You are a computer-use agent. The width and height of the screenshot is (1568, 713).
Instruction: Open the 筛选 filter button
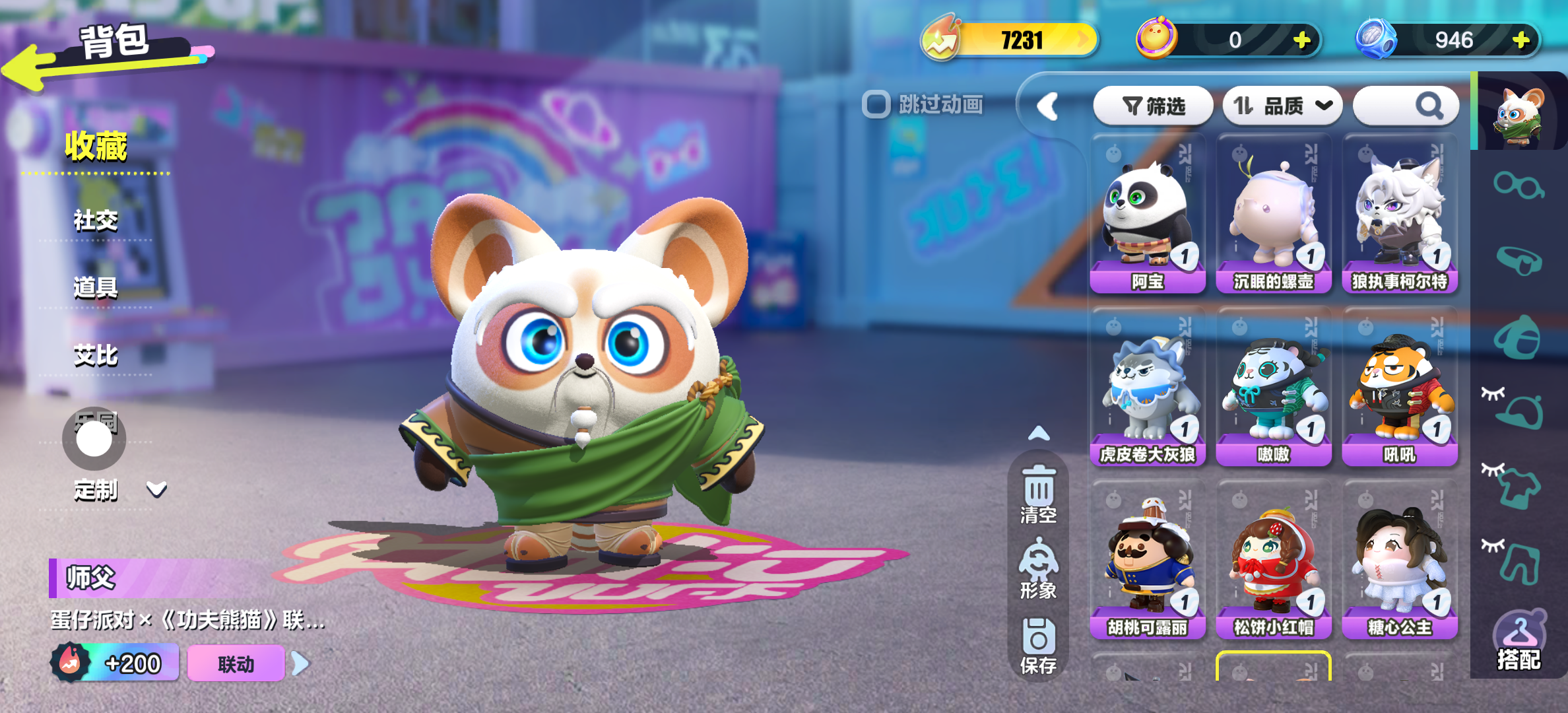1153,106
